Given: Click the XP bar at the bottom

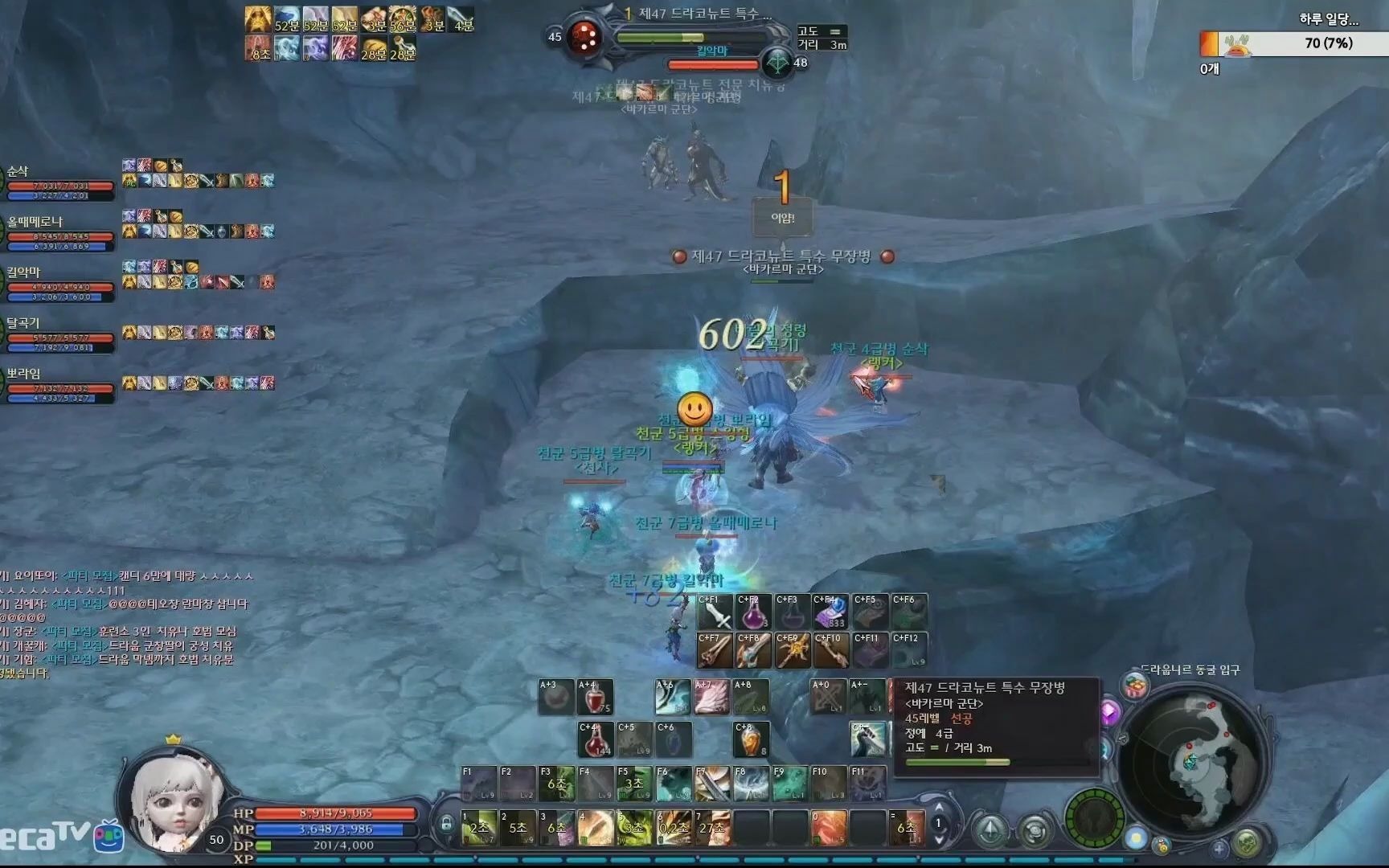Looking at the screenshot, I should [x=563, y=857].
